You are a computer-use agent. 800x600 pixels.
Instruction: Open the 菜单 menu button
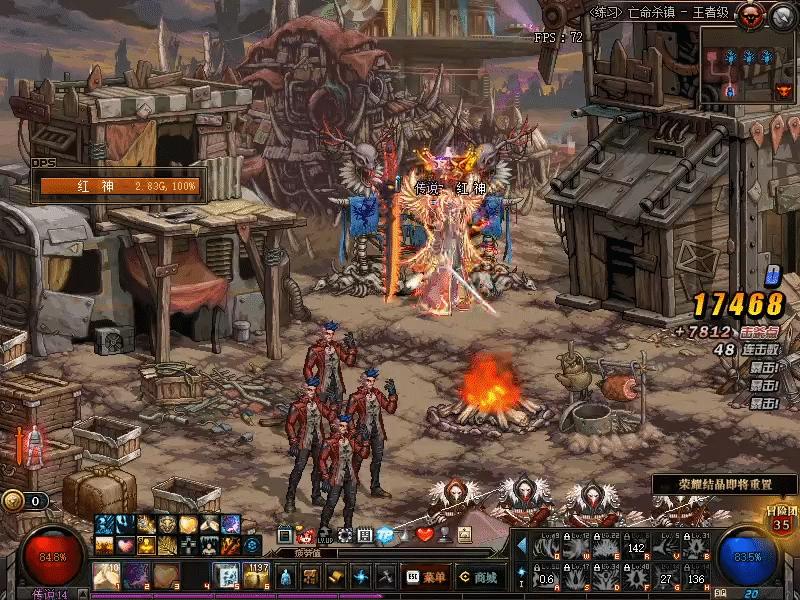(426, 577)
